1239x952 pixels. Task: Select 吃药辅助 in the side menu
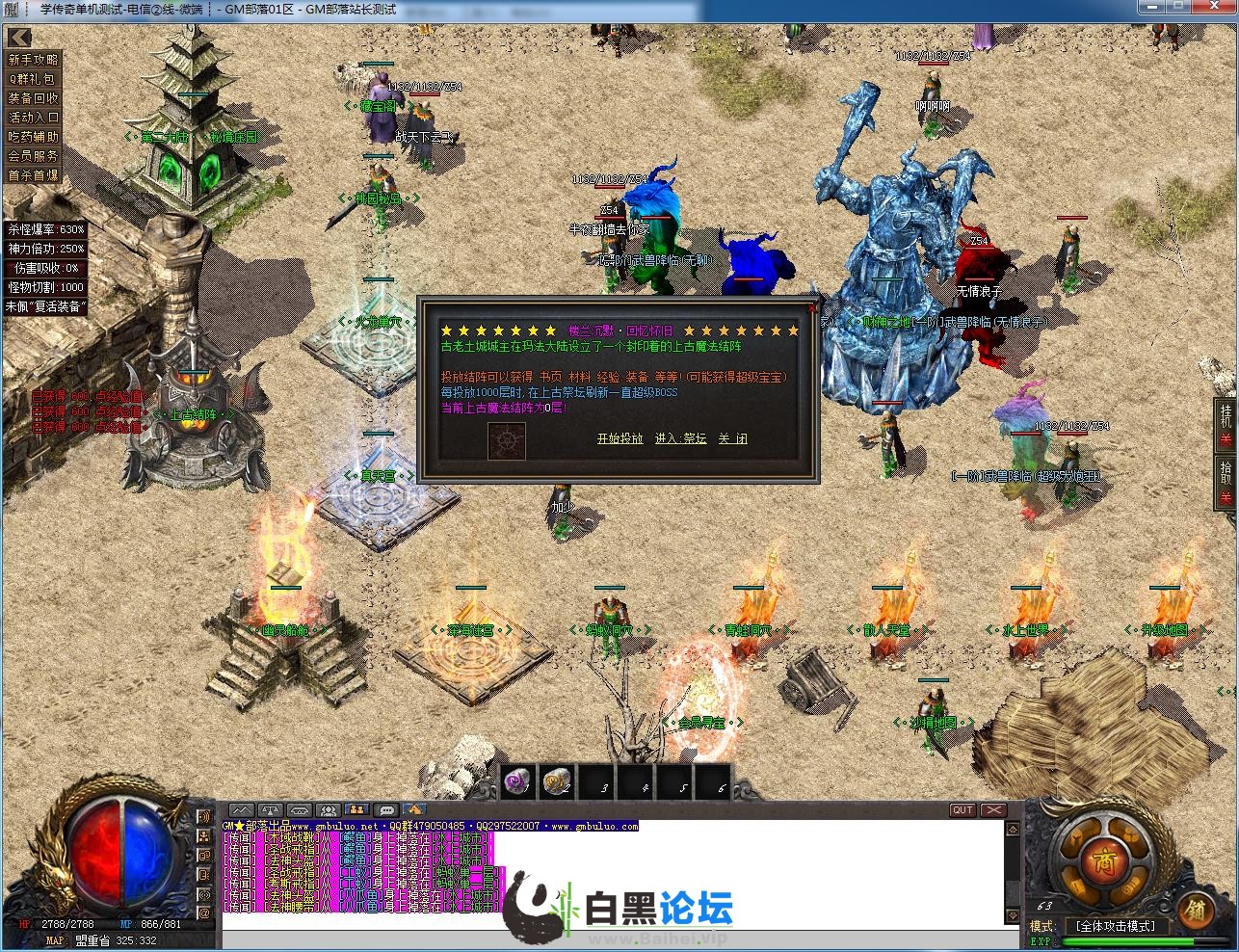click(x=34, y=137)
